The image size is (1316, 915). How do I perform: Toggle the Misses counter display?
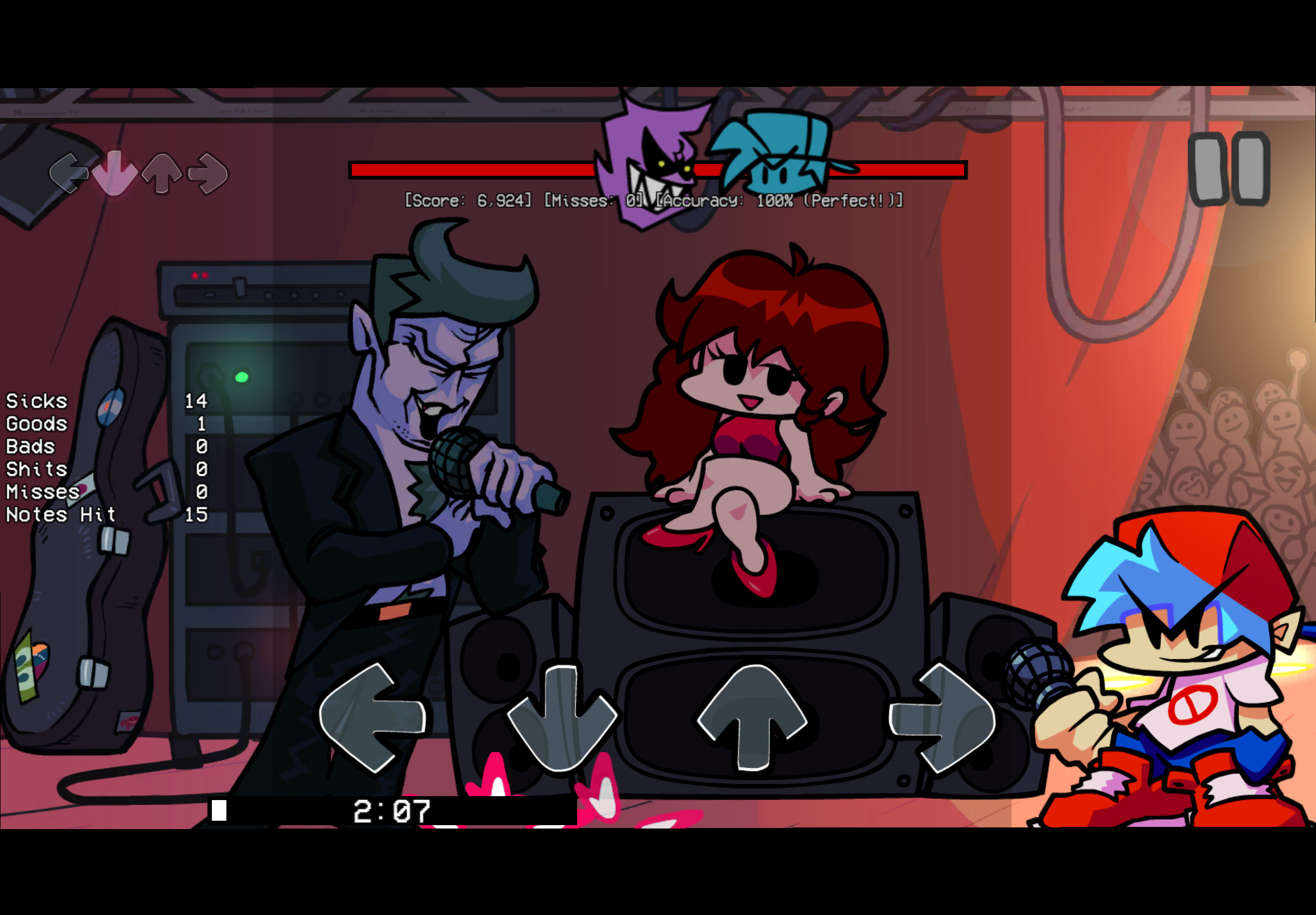click(590, 202)
